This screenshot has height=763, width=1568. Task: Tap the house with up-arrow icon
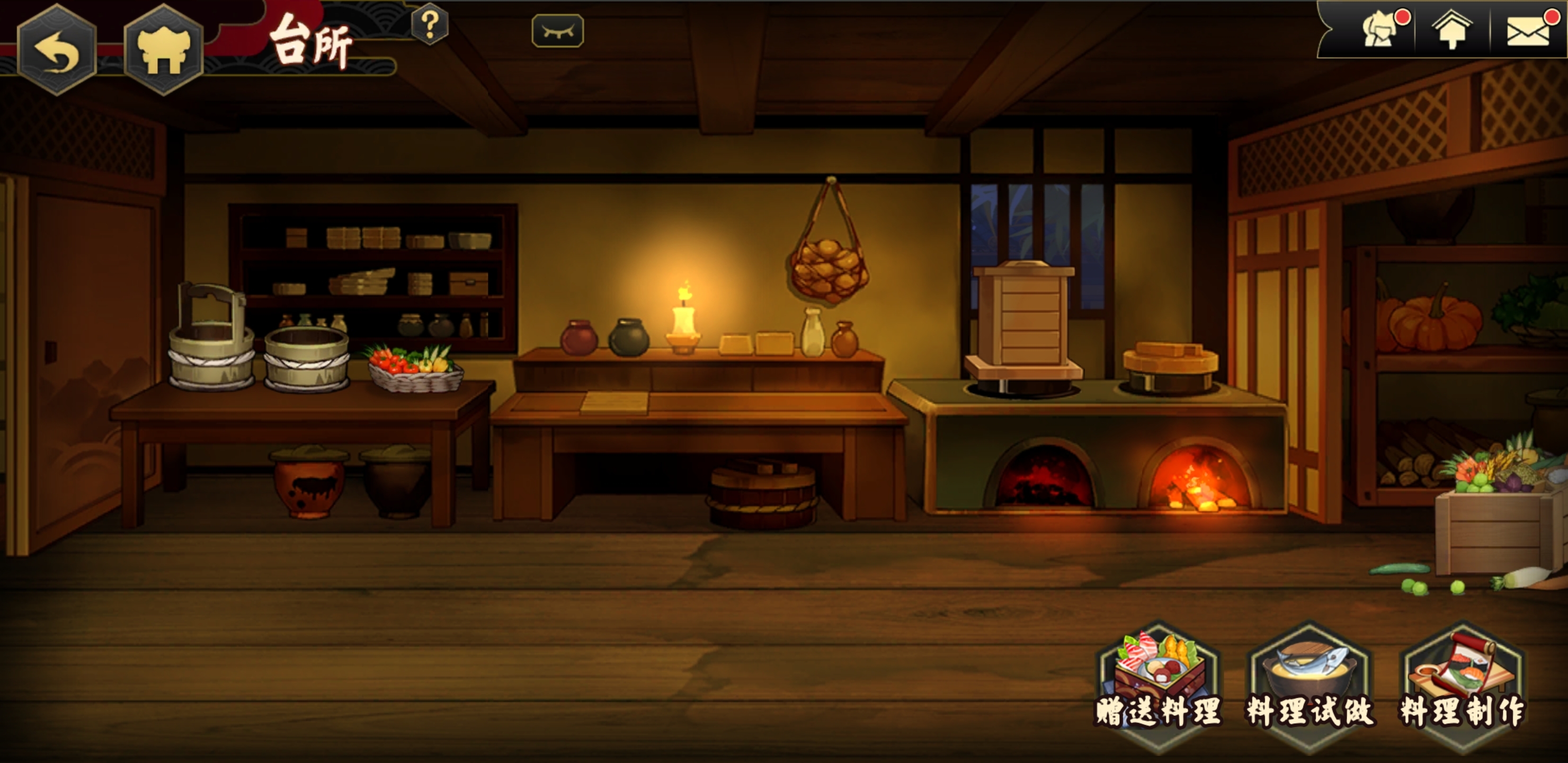1453,30
